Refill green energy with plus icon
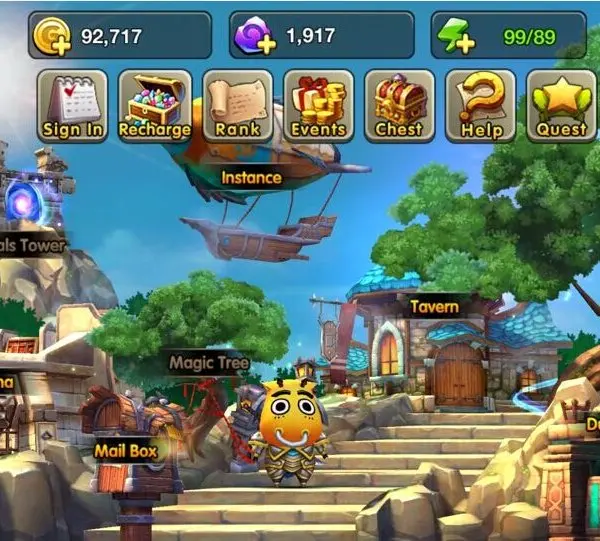Screen dimensions: 600x541 [454, 37]
